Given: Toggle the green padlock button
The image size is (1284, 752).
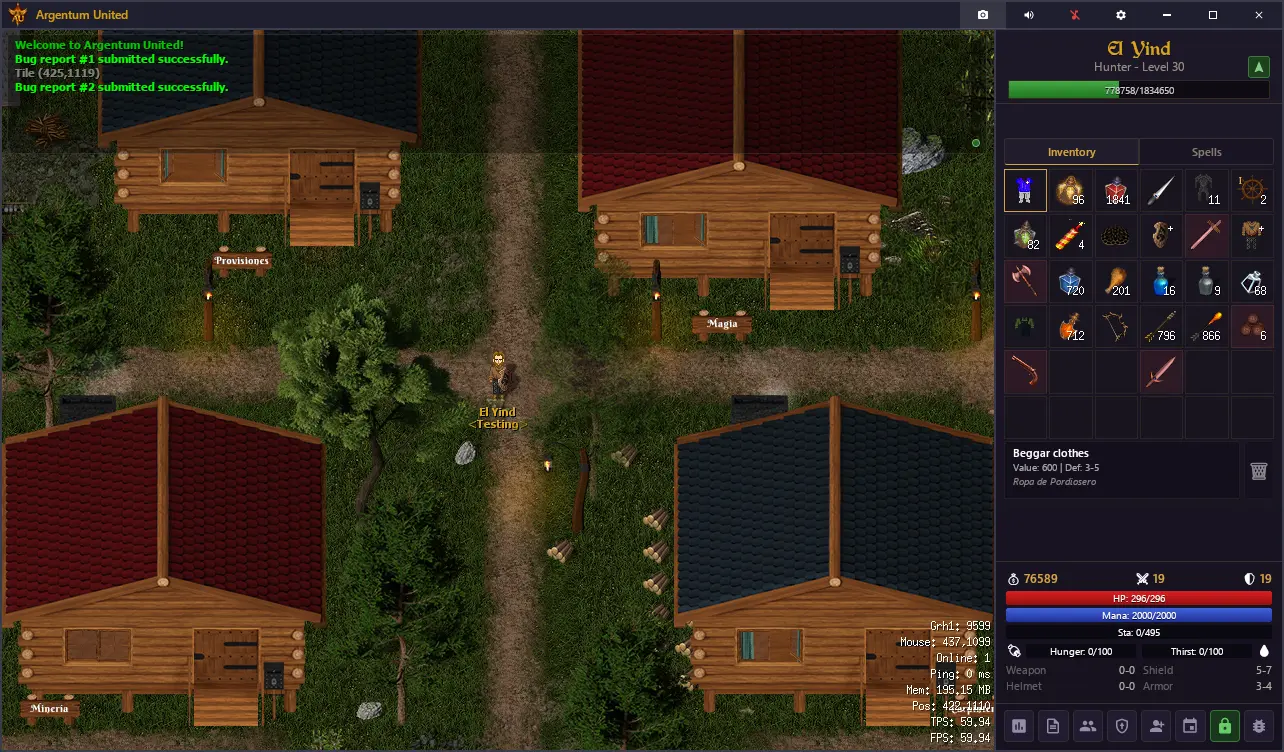Looking at the screenshot, I should (x=1224, y=726).
